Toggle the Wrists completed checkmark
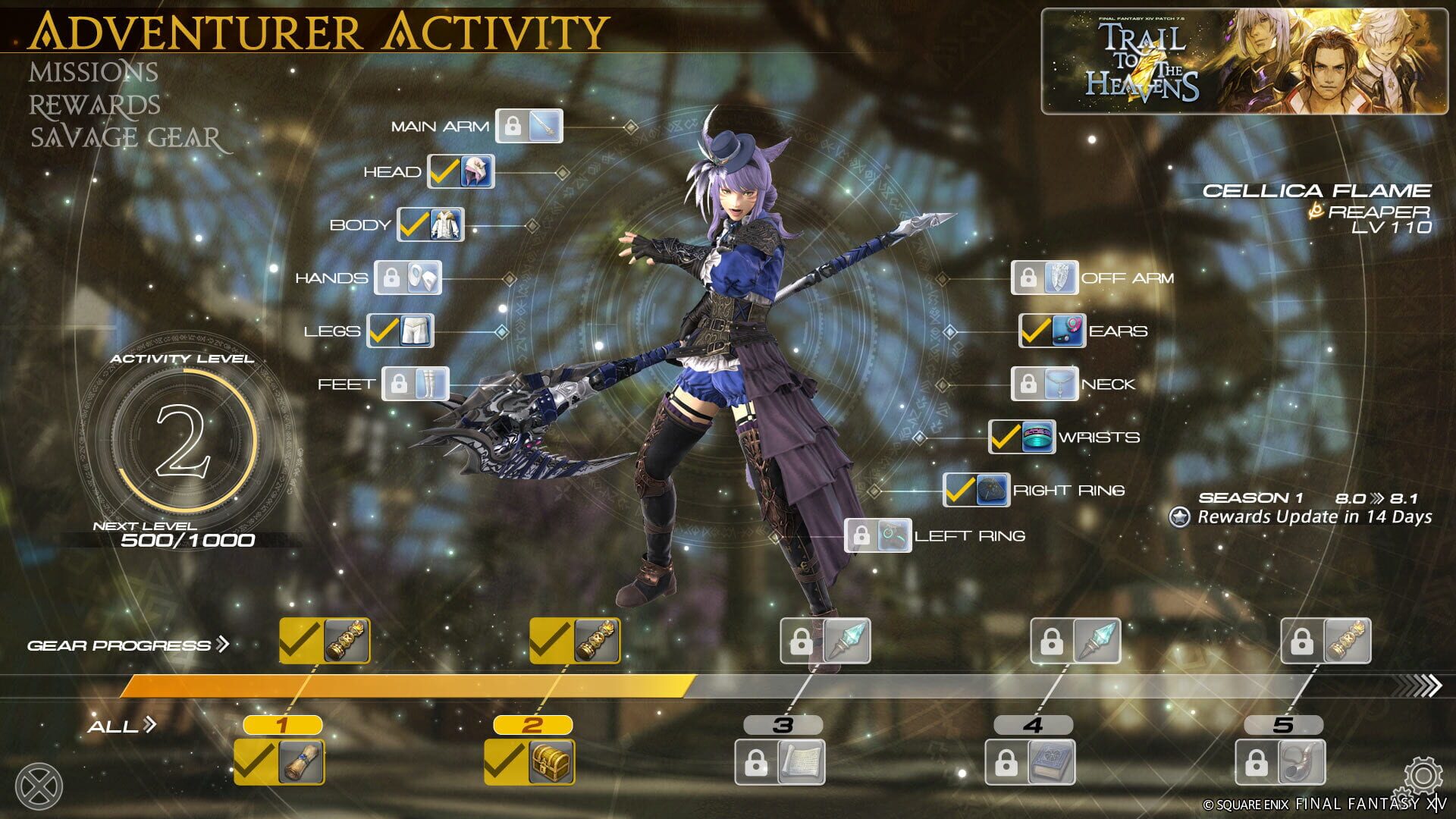This screenshot has height=819, width=1456. [1005, 437]
